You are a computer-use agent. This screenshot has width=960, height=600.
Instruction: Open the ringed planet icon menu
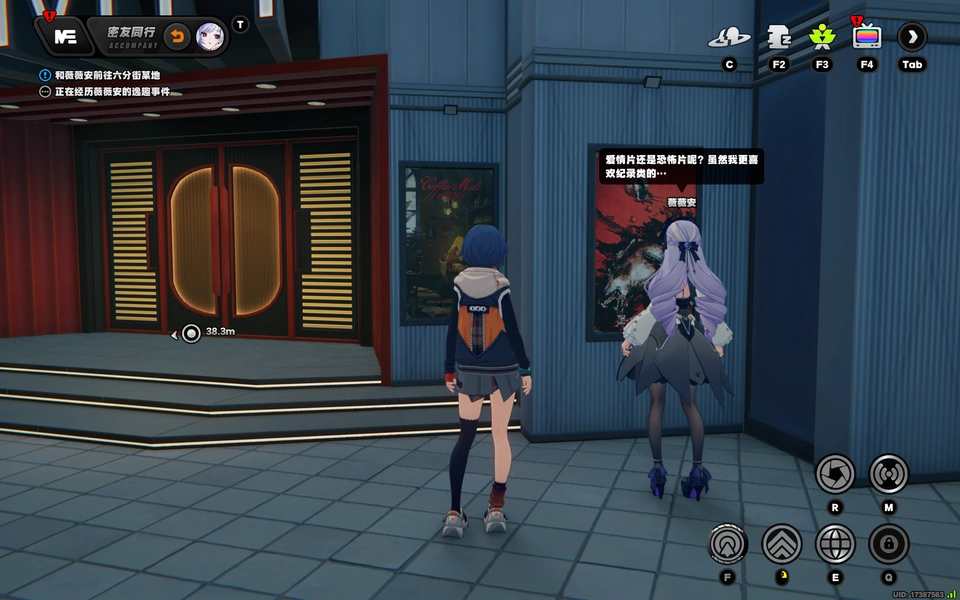coord(729,38)
